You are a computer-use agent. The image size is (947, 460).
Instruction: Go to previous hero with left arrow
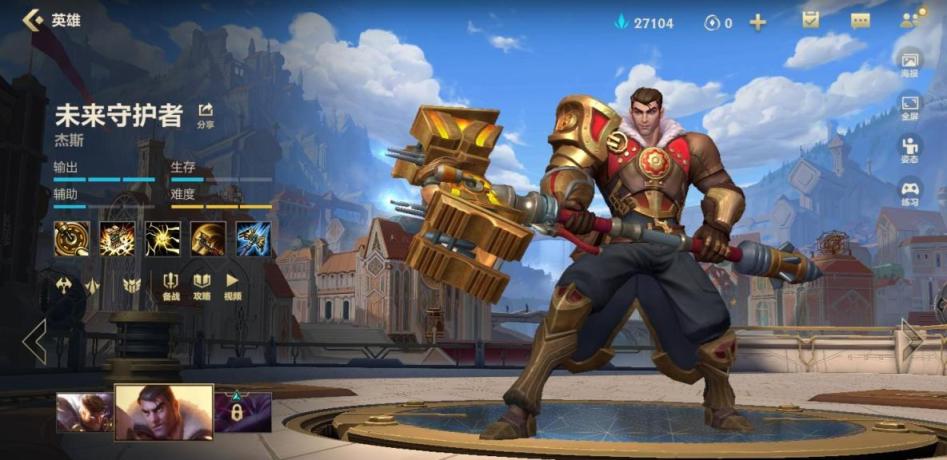35,342
